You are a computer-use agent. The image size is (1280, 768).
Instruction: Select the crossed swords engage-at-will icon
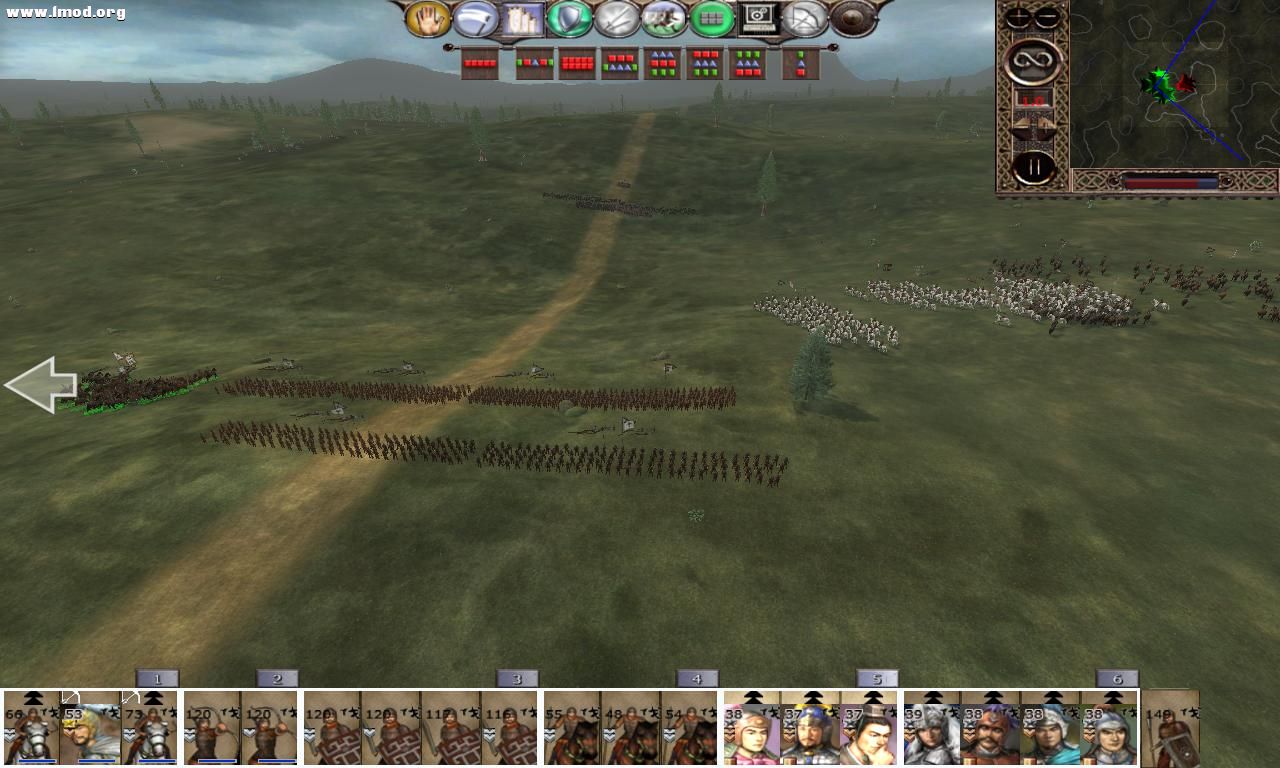(x=617, y=18)
